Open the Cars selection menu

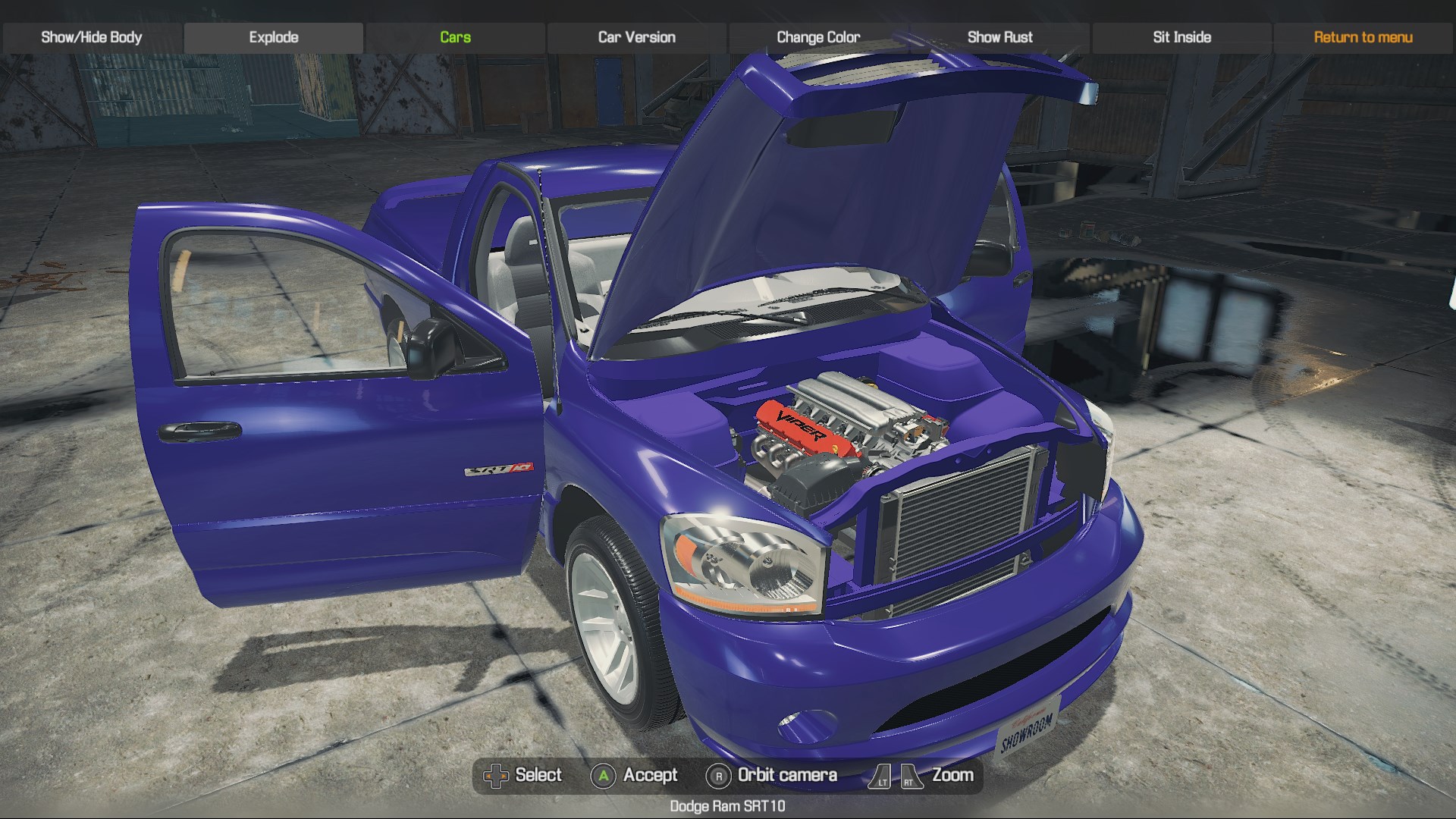pyautogui.click(x=455, y=37)
